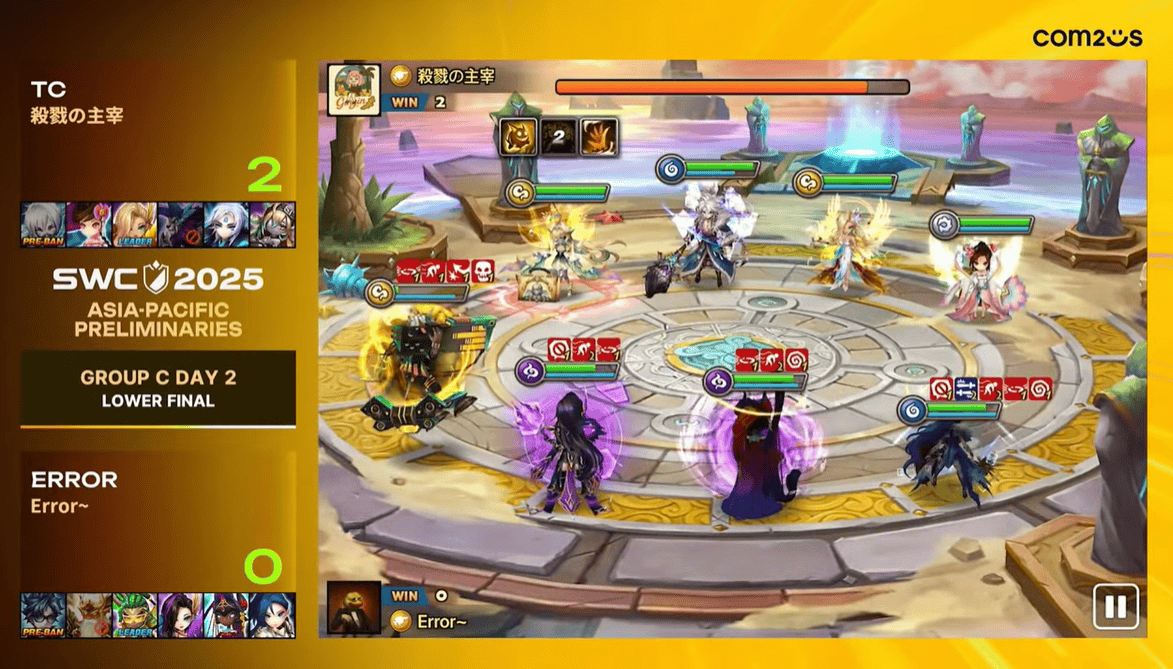This screenshot has height=669, width=1173.
Task: Open Error~'s suited frog avatar profile
Action: 354,606
